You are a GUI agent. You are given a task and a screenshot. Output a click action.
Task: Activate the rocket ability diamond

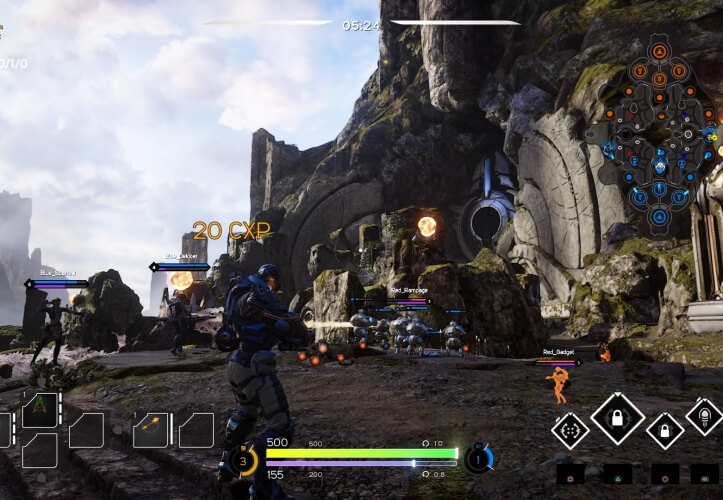[x=704, y=416]
